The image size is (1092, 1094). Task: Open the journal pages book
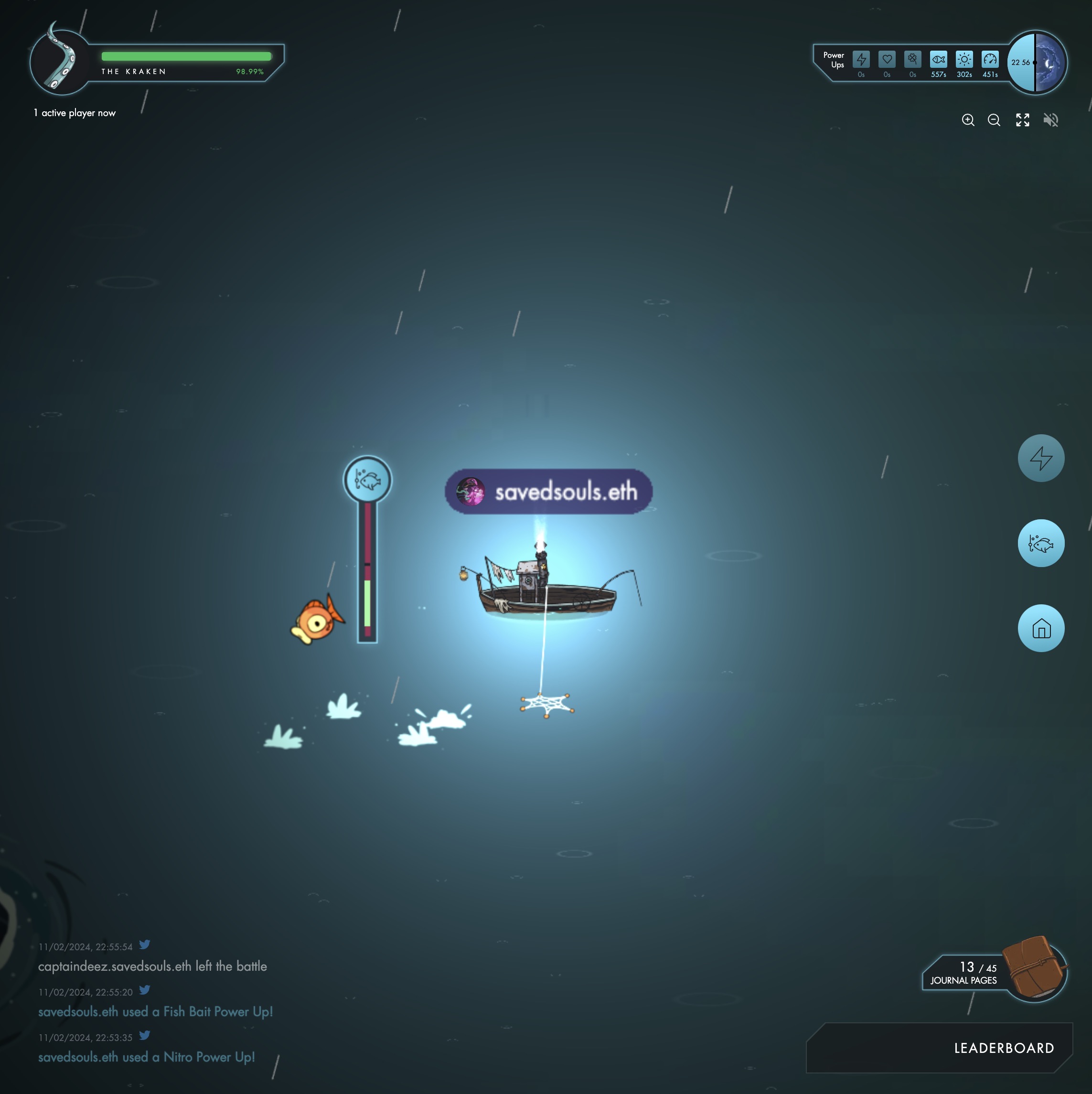1034,968
